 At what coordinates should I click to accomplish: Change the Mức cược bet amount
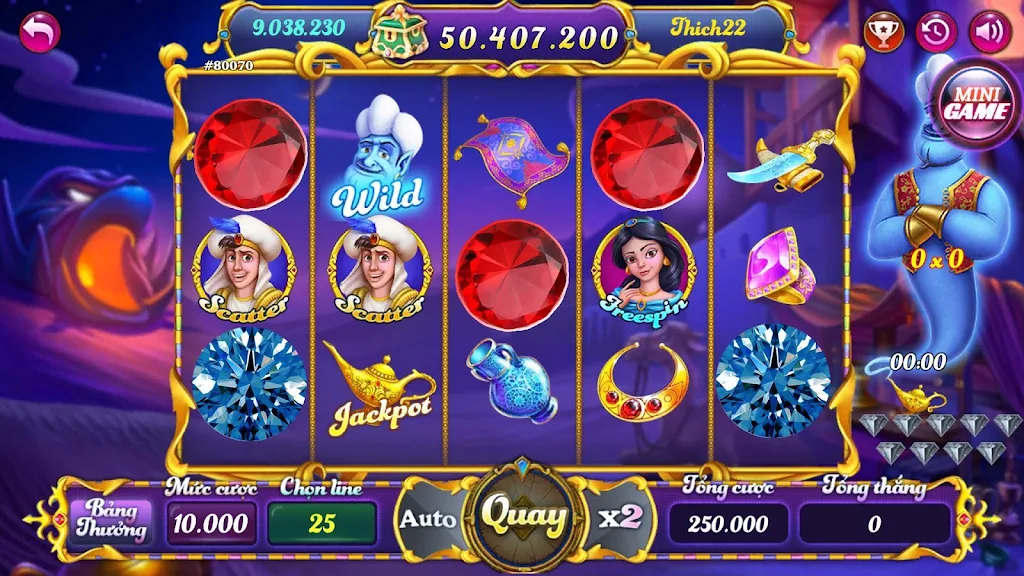(210, 523)
